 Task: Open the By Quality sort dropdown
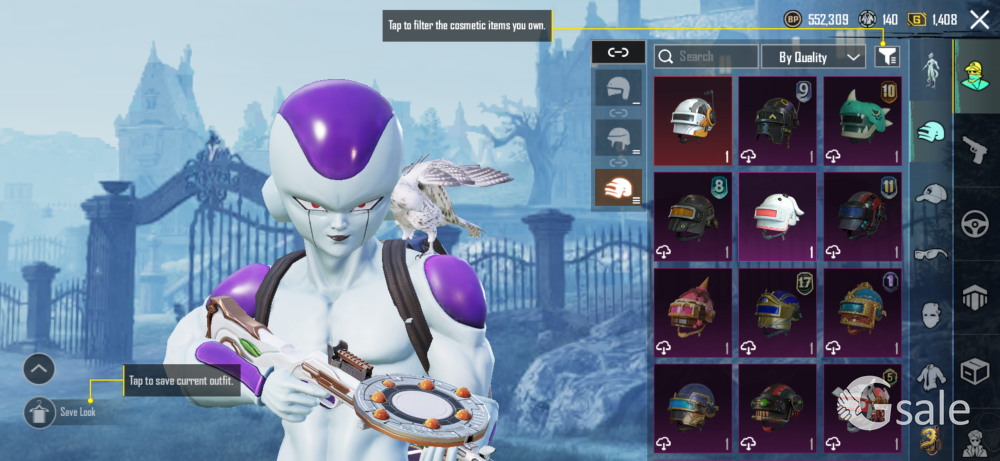point(813,57)
